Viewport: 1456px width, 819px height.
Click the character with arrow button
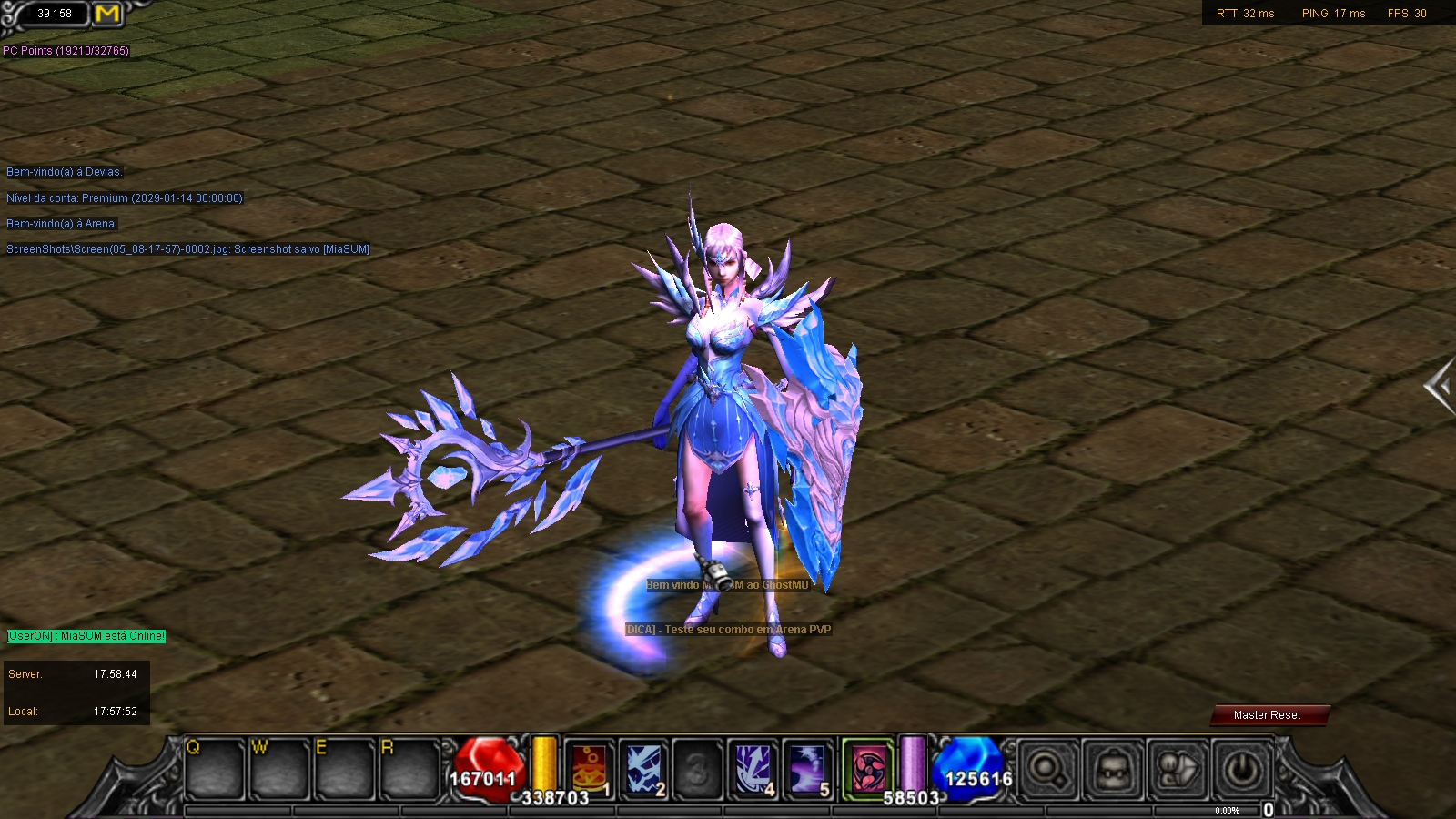click(x=1178, y=770)
